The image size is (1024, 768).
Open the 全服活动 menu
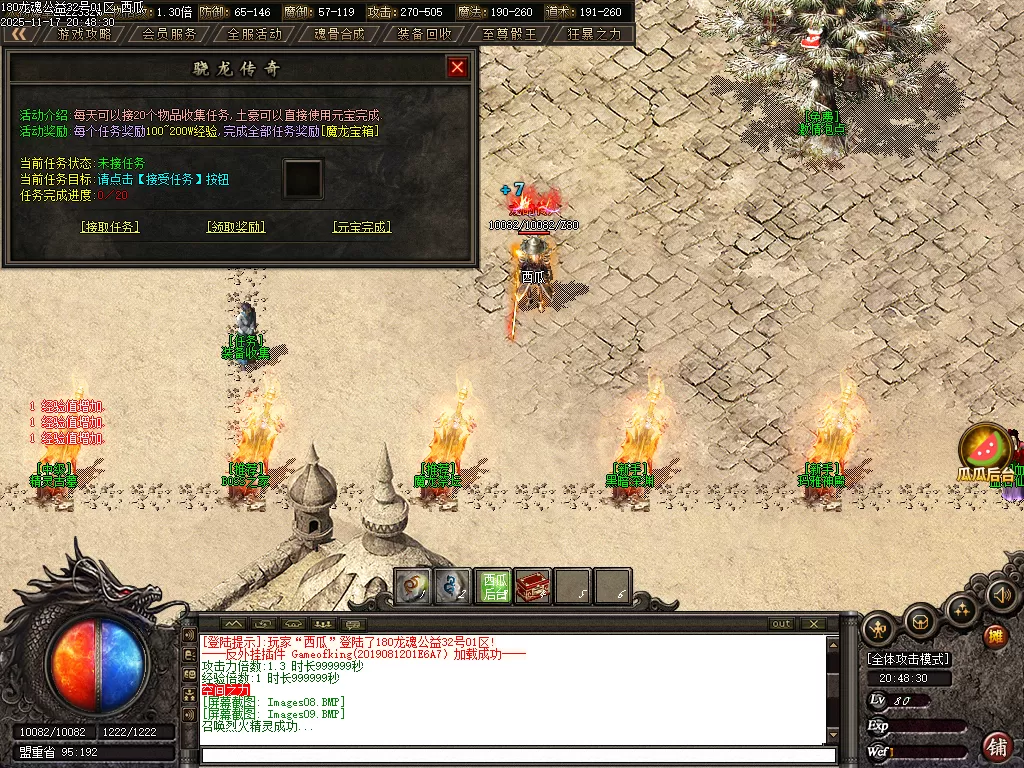point(254,33)
